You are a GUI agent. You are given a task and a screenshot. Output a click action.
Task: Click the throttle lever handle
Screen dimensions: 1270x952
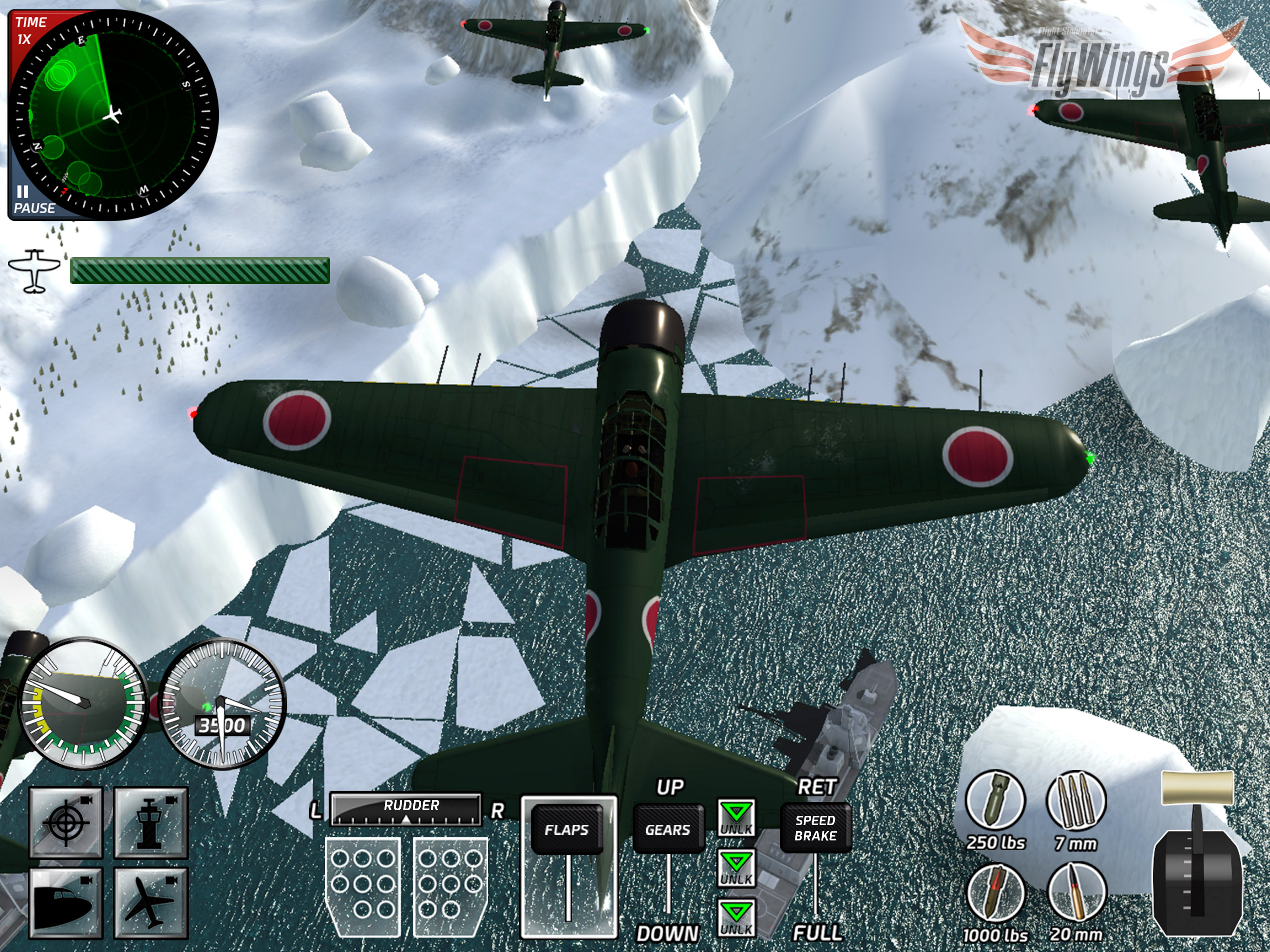(x=1197, y=788)
